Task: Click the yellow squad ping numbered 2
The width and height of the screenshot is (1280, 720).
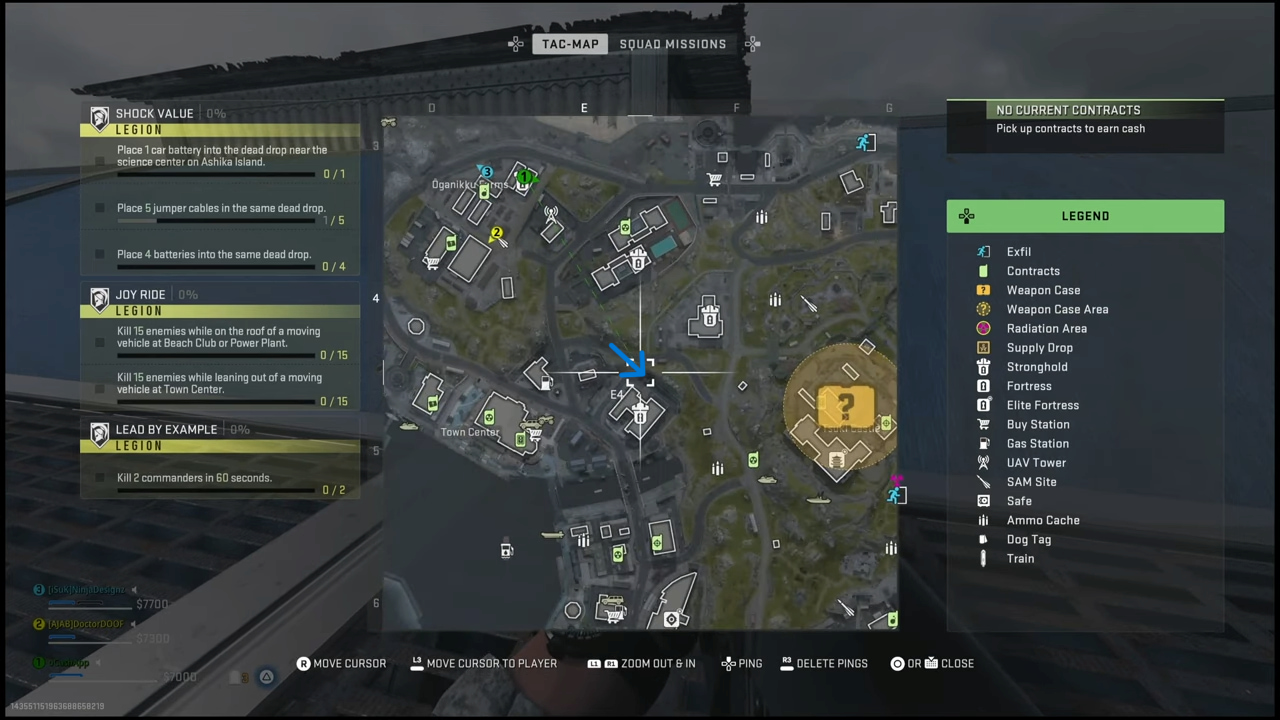Action: [x=496, y=234]
